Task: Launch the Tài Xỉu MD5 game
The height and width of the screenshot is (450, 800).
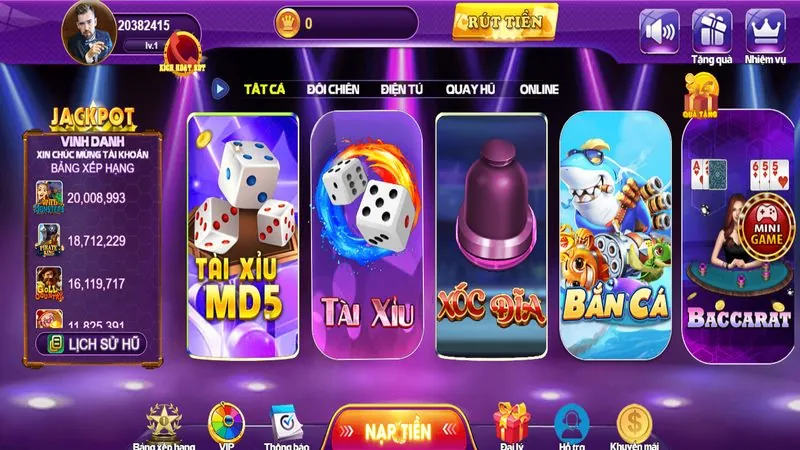Action: pyautogui.click(x=242, y=235)
